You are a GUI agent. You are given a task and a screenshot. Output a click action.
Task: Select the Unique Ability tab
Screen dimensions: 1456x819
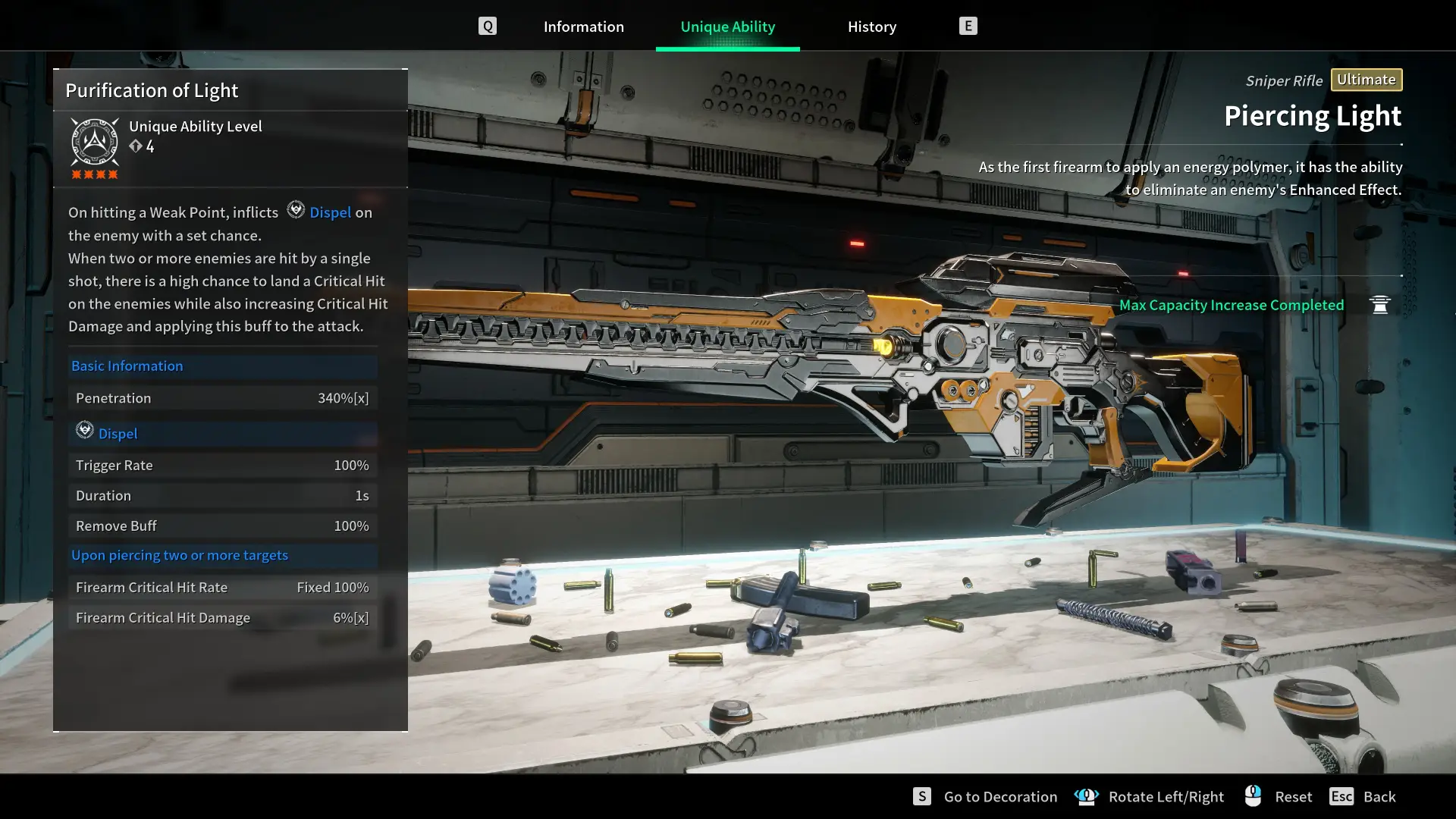727,27
